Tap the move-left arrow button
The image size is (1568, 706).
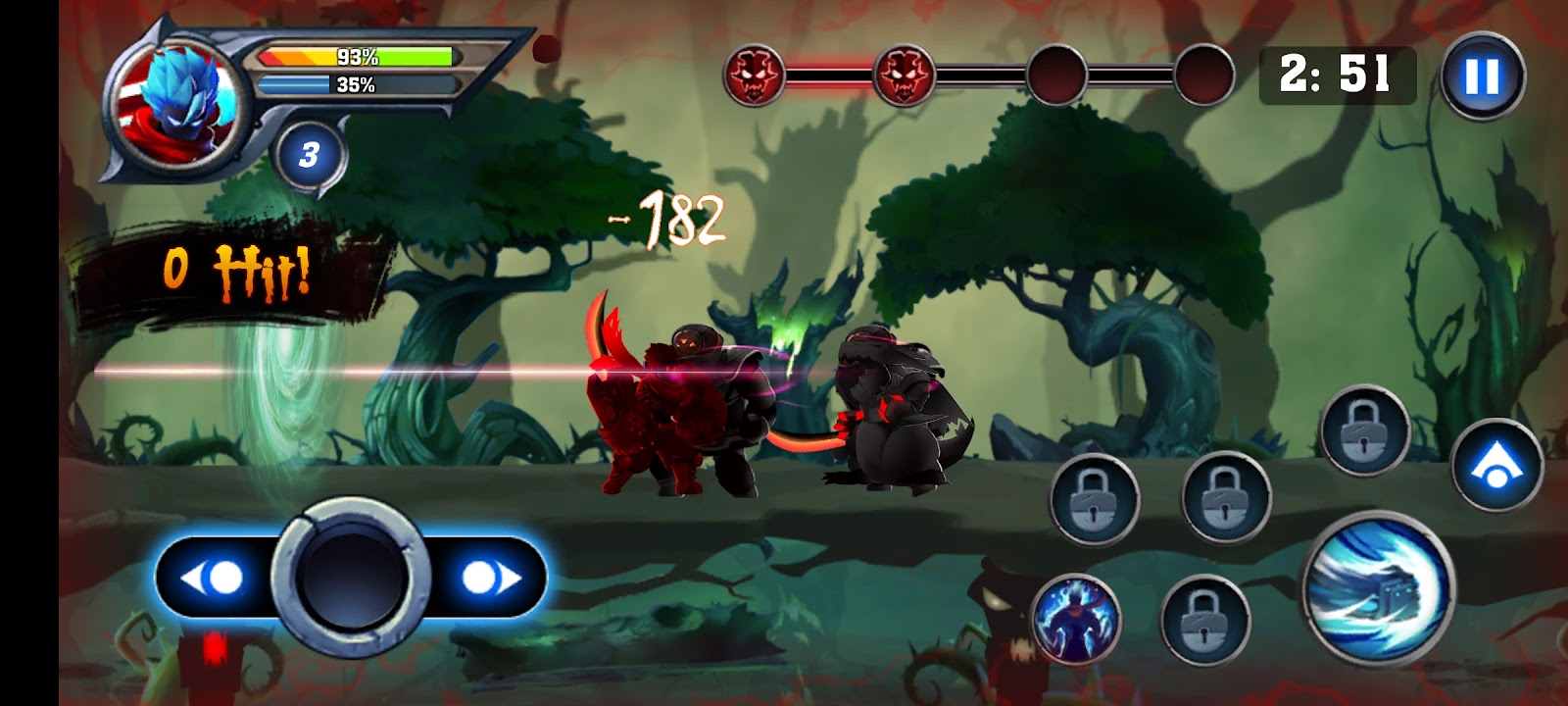pyautogui.click(x=213, y=578)
